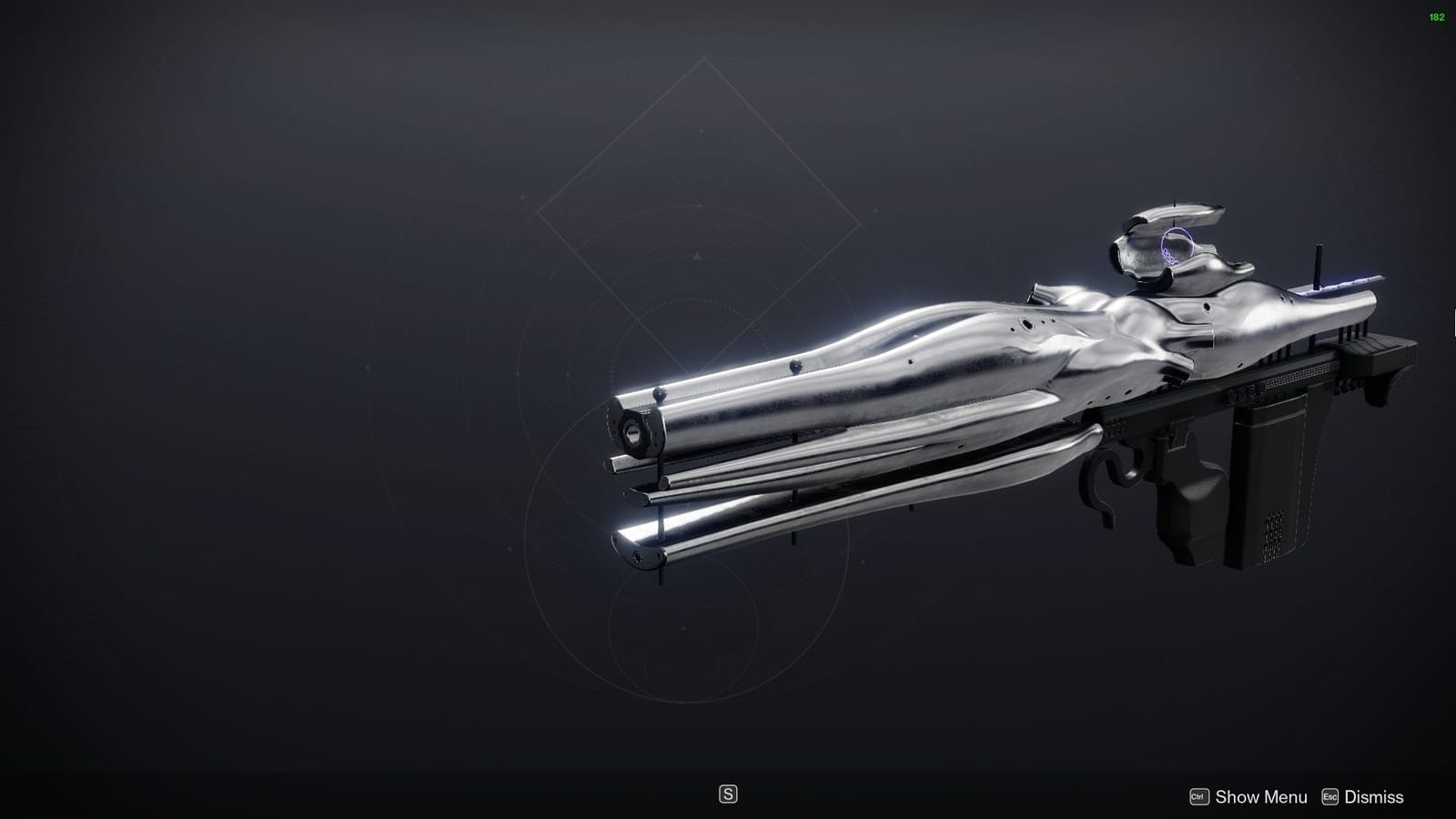
Task: Click the Esc key hint icon
Action: click(1330, 796)
